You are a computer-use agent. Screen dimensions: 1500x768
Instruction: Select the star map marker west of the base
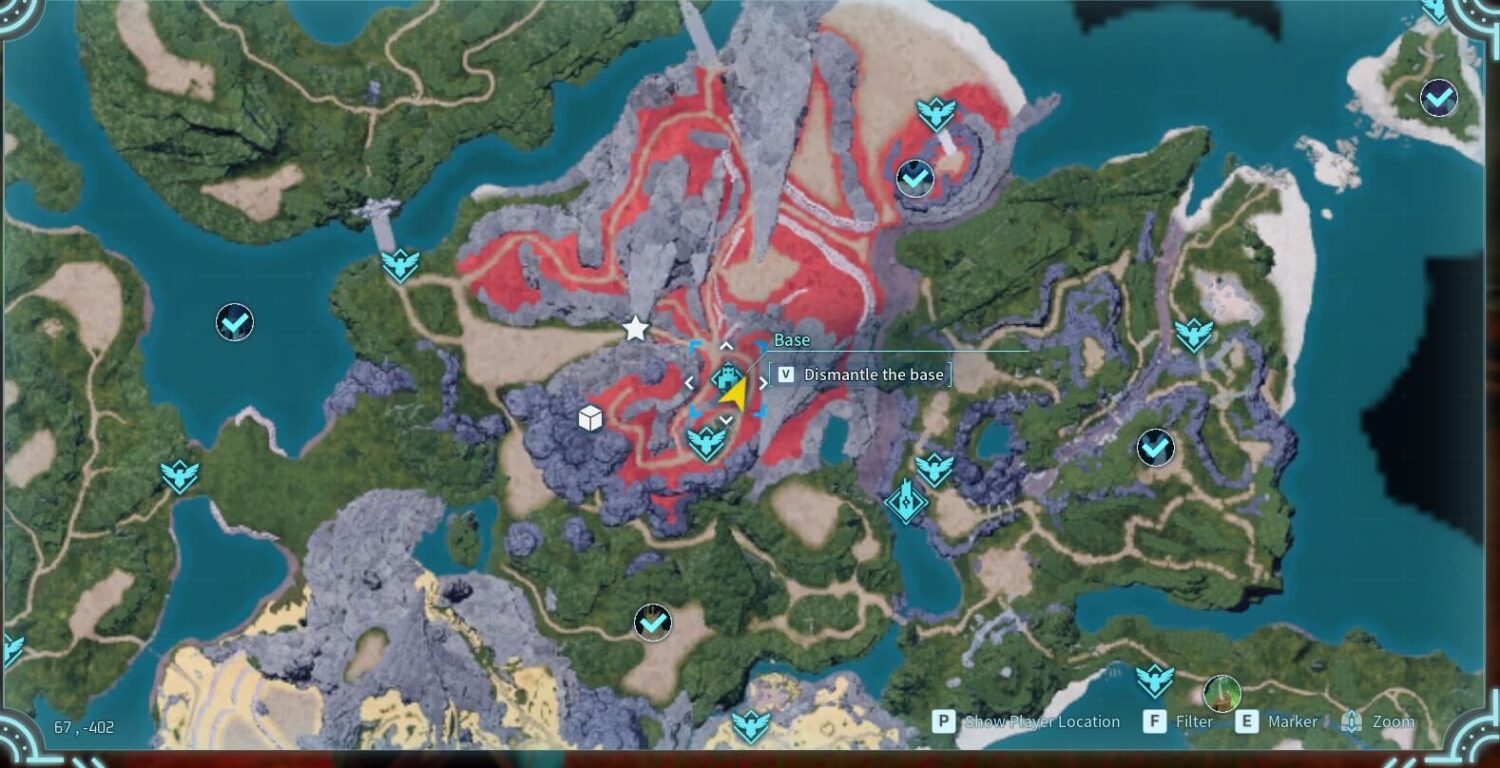point(637,328)
